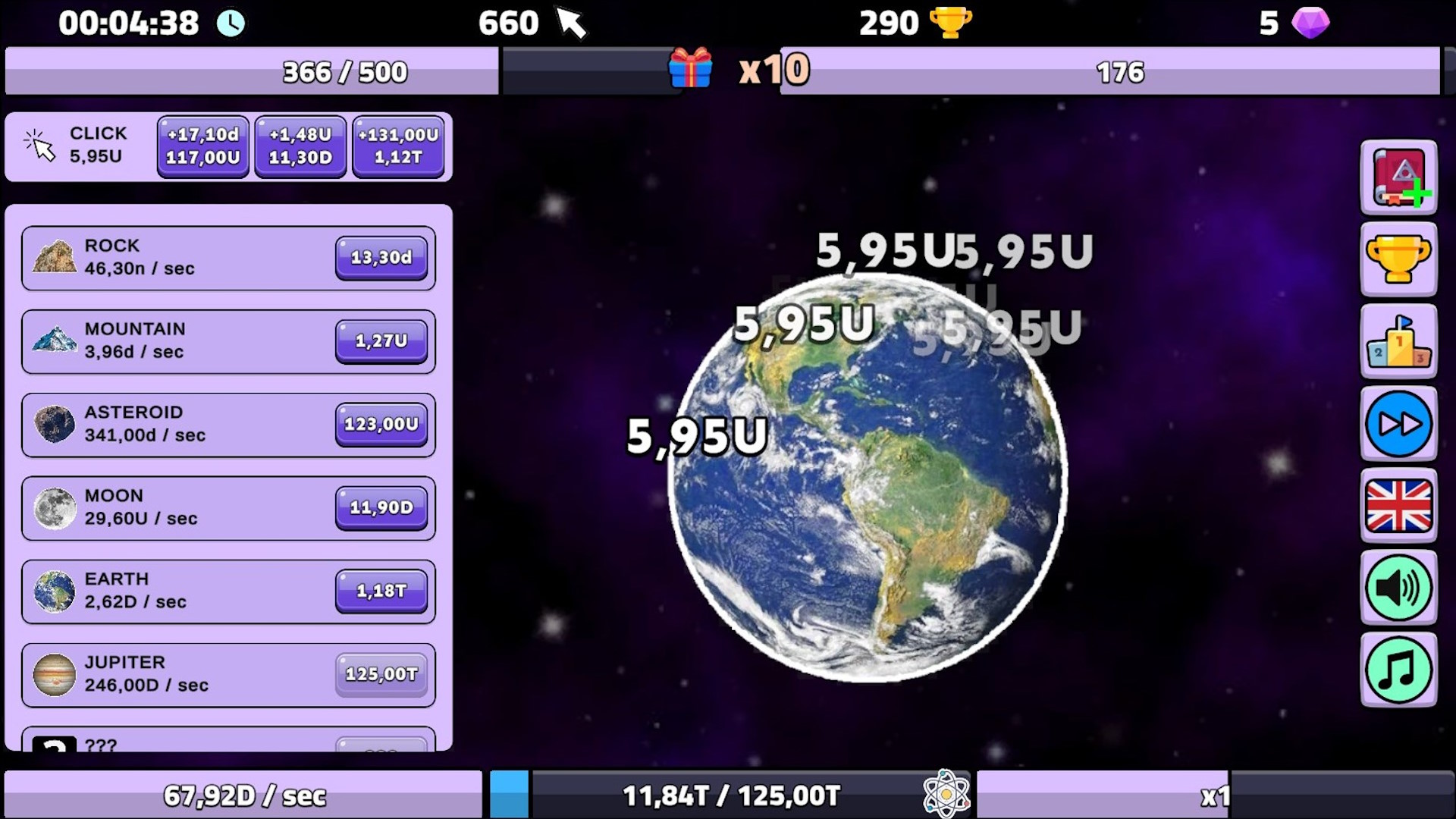Change language via the UK flag
Screen dimensions: 1456x819
(1399, 507)
